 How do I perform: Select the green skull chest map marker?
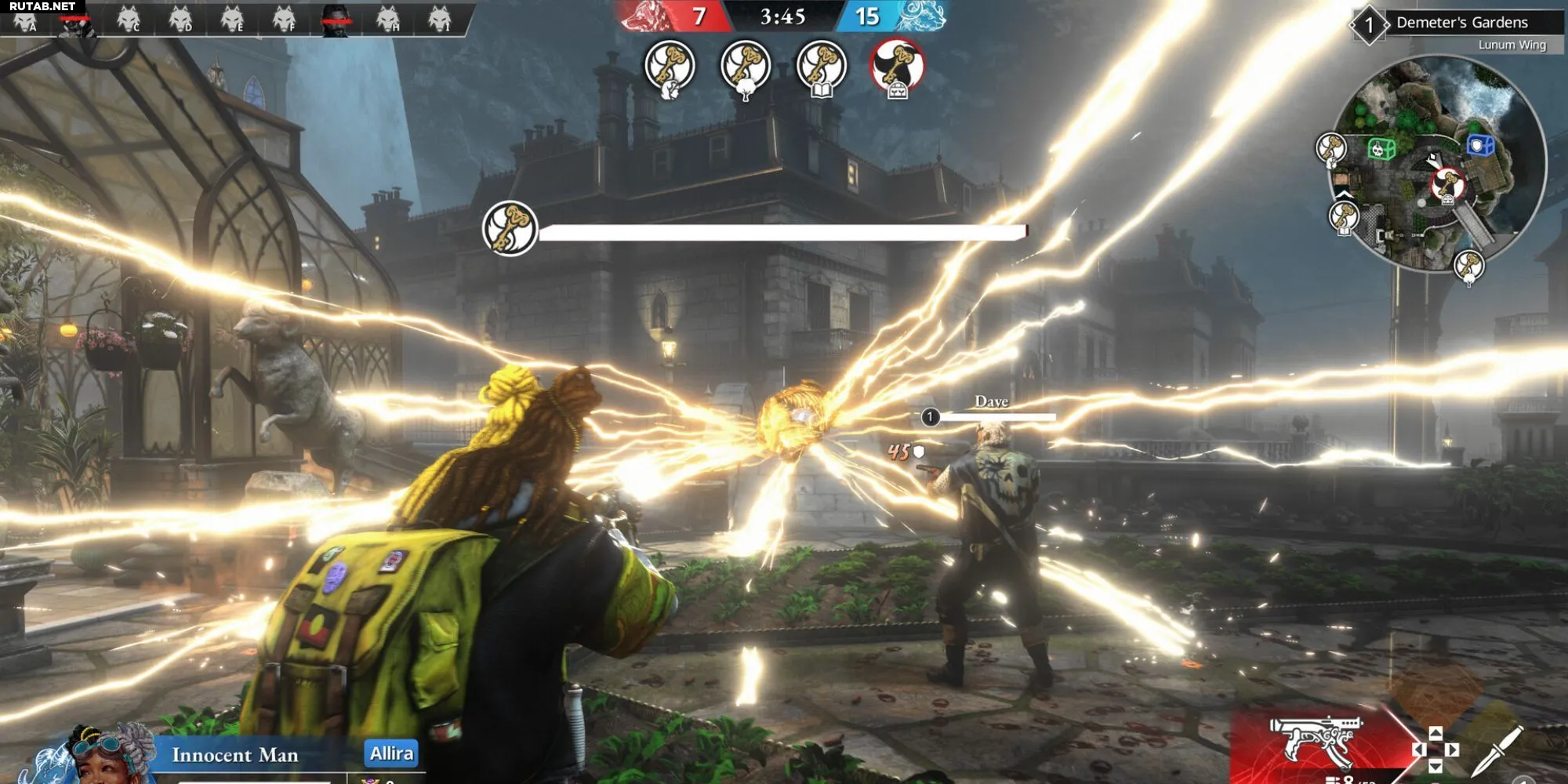point(1381,148)
